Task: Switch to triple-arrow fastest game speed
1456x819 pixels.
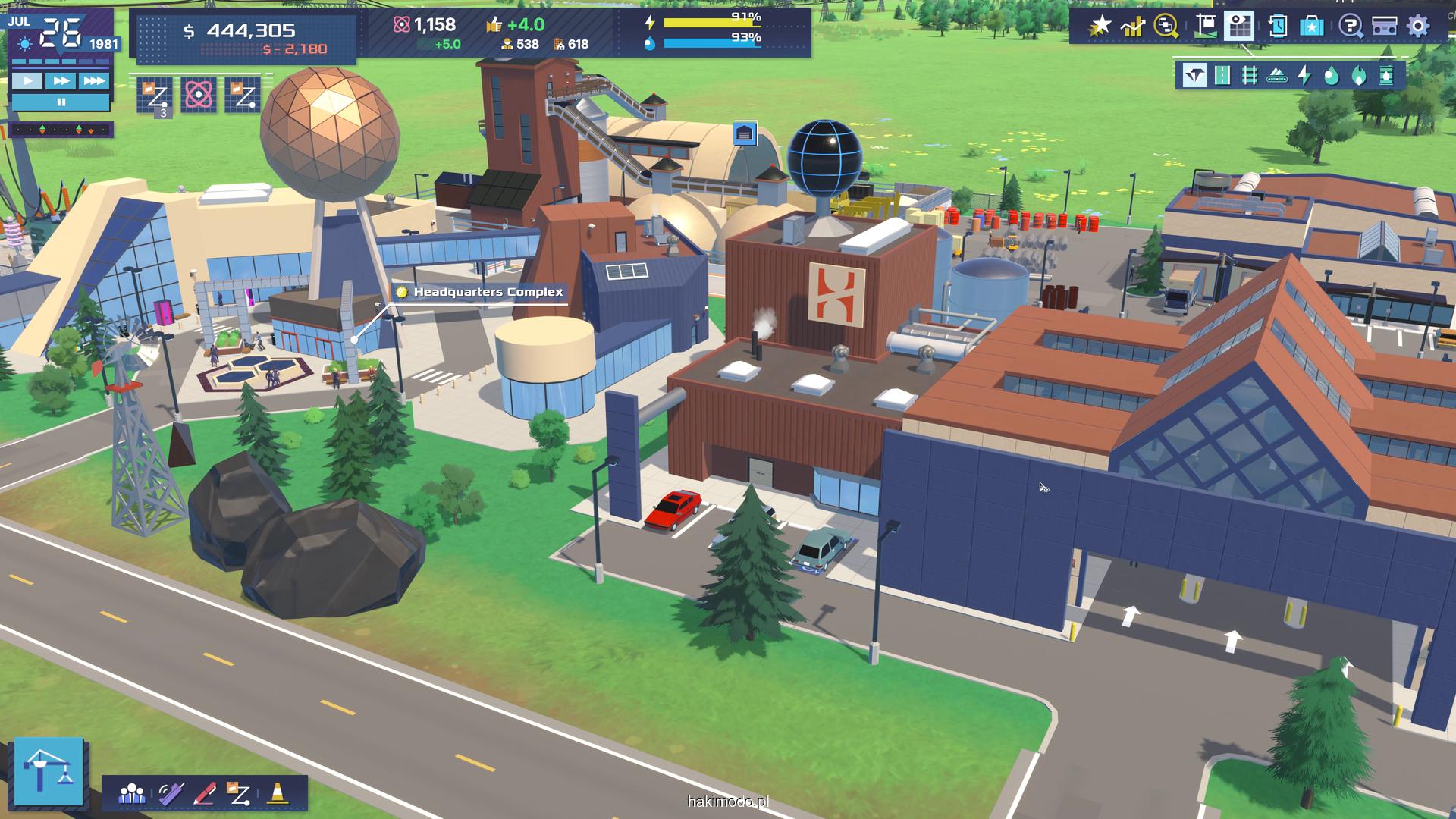Action: pos(94,80)
